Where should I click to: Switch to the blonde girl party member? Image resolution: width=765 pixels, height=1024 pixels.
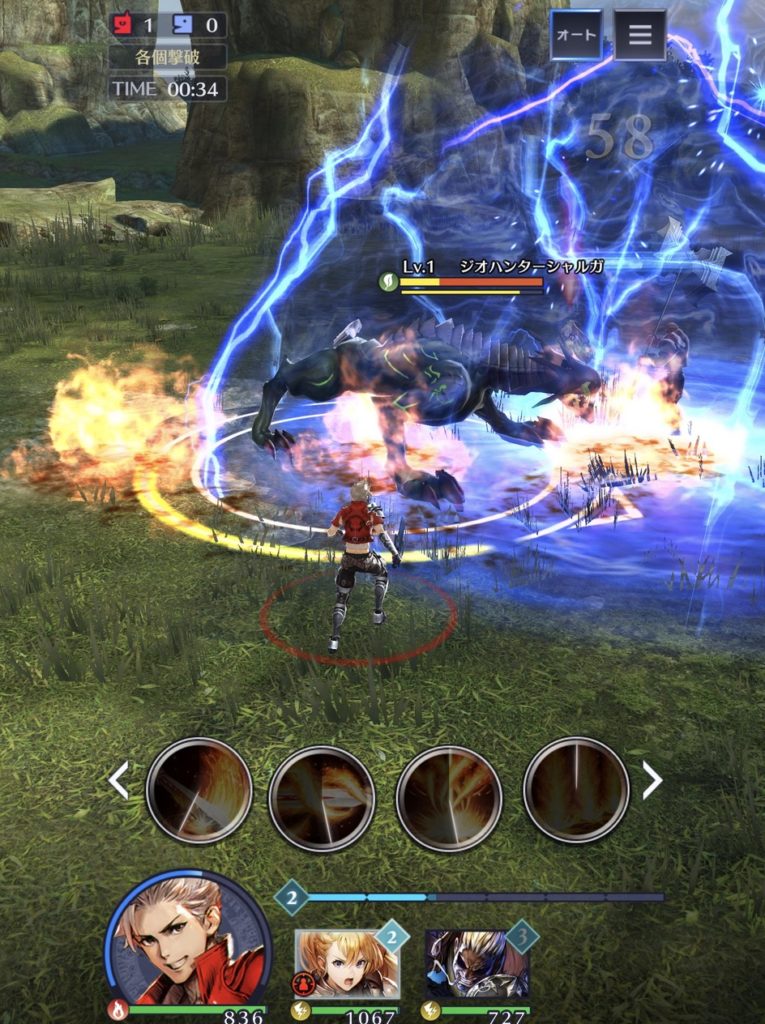tap(346, 963)
